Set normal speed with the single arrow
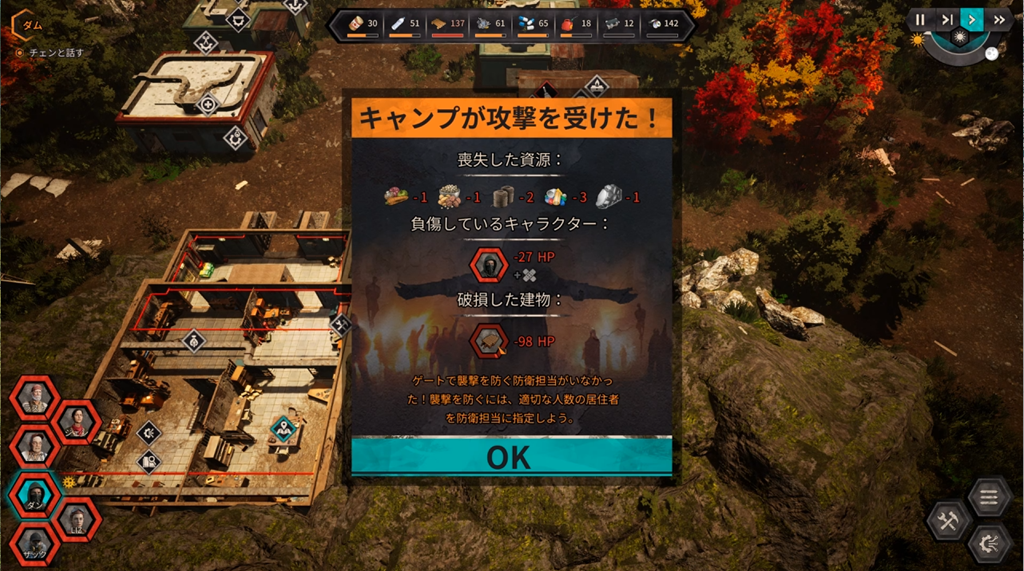Viewport: 1024px width, 571px height. tap(971, 19)
